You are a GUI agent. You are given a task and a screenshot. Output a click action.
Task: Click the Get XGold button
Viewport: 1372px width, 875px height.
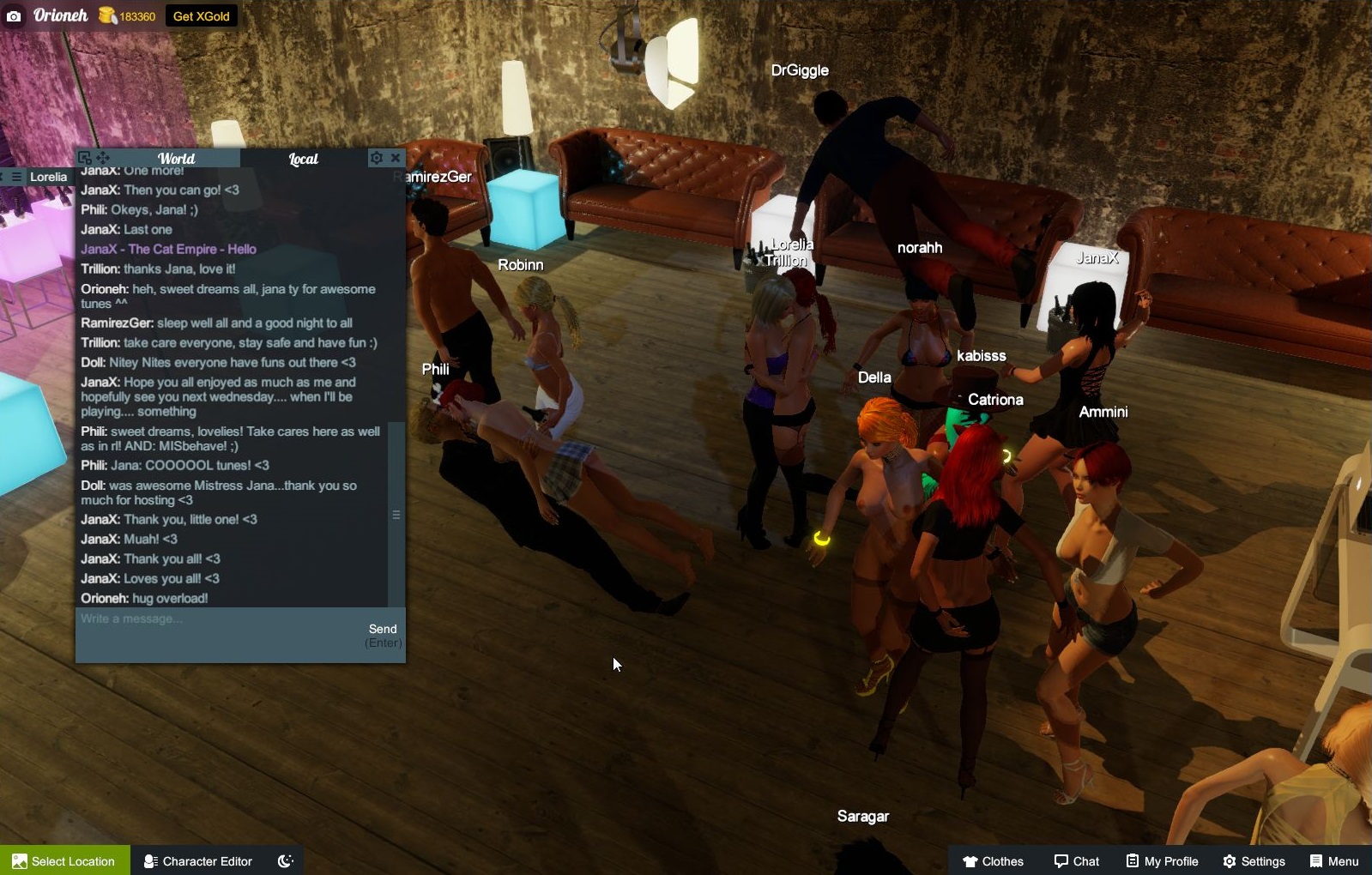(x=201, y=15)
